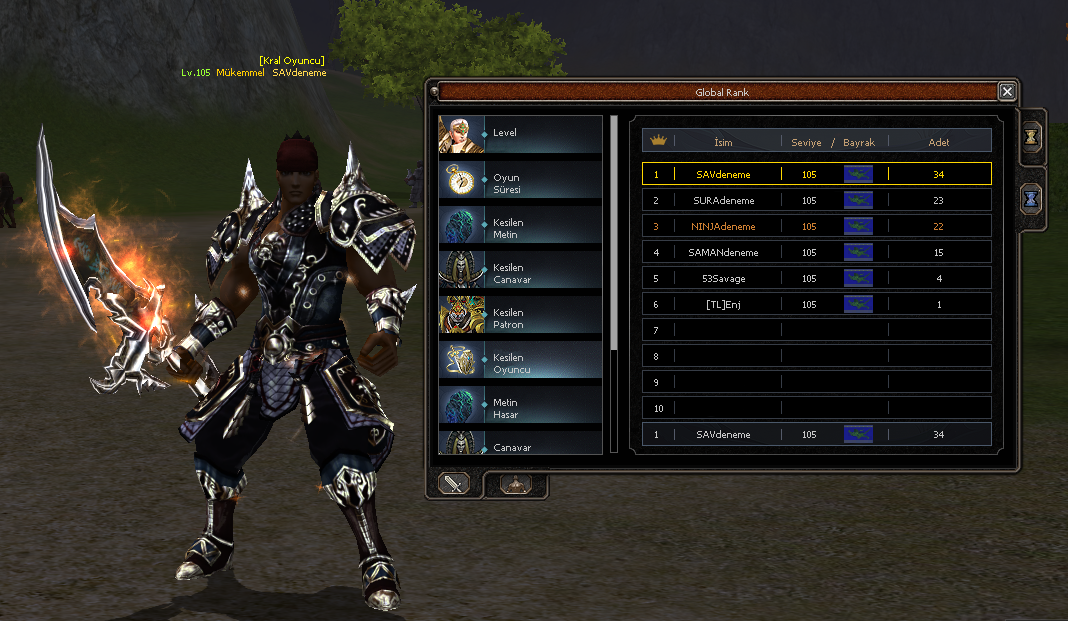Click the SURAdeneme rank row

pyautogui.click(x=816, y=200)
